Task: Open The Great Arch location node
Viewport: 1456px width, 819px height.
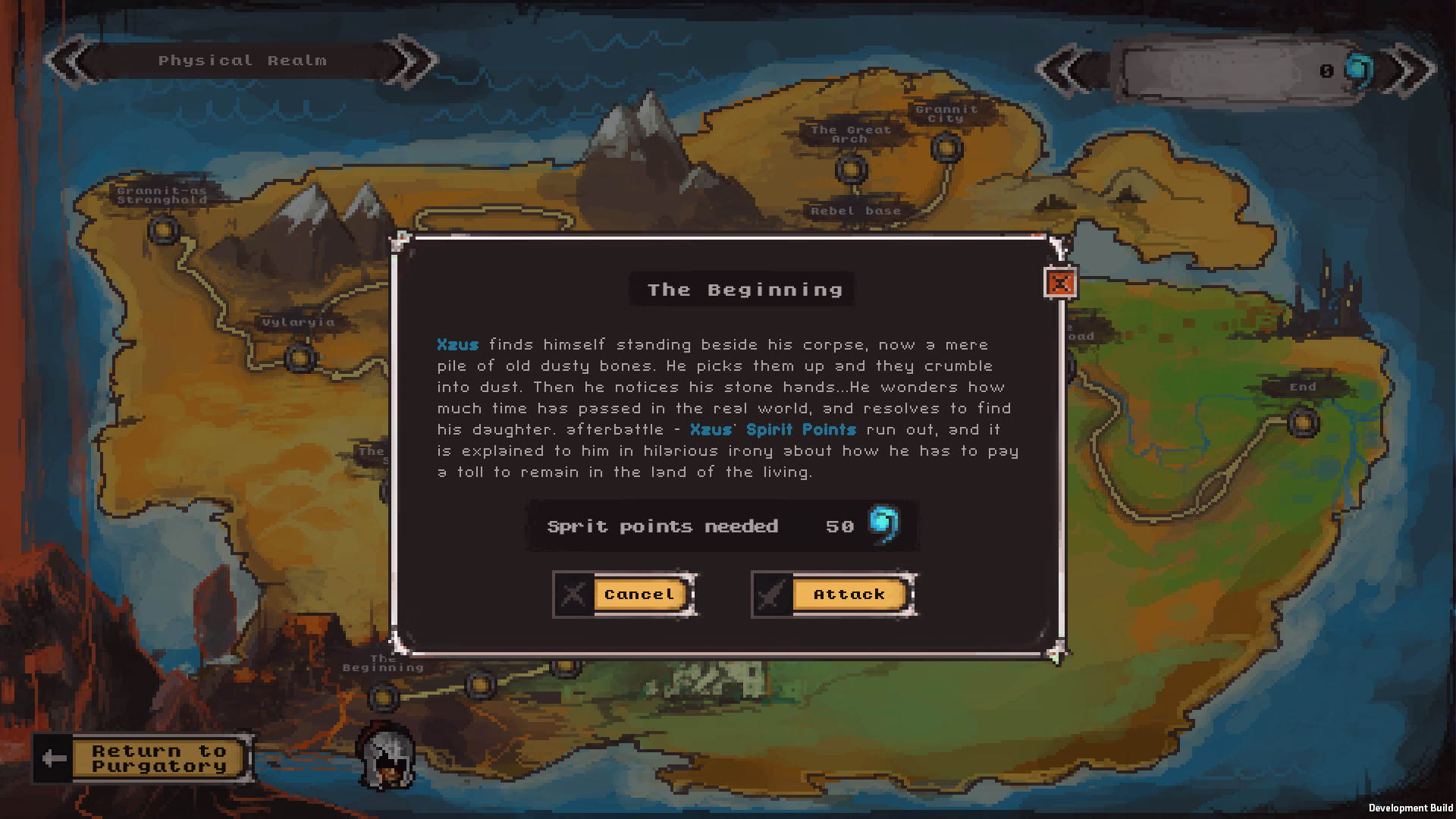Action: pos(850,171)
